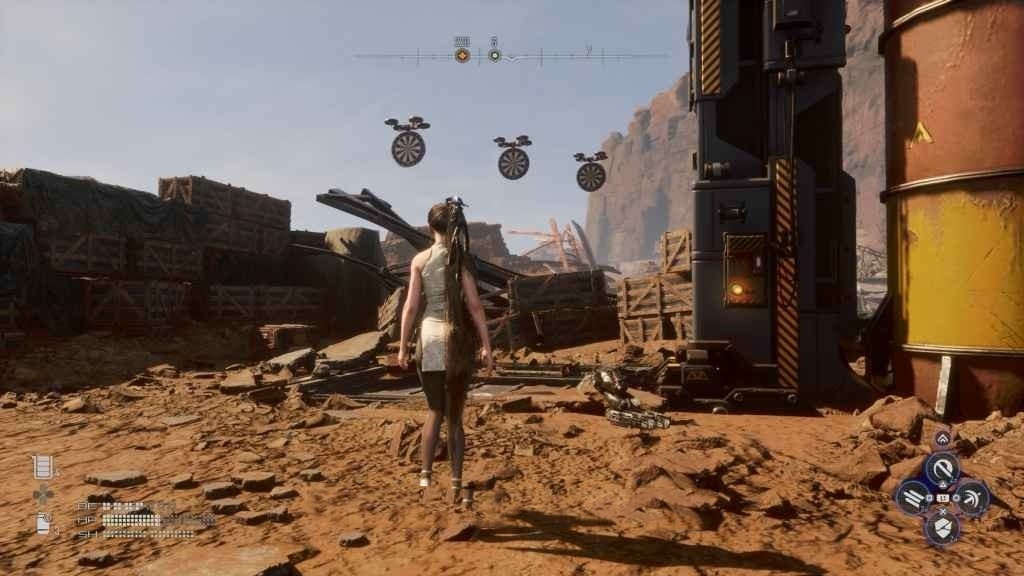This screenshot has width=1024, height=576.
Task: Select the stacked canister item icon
Action: coord(43,466)
